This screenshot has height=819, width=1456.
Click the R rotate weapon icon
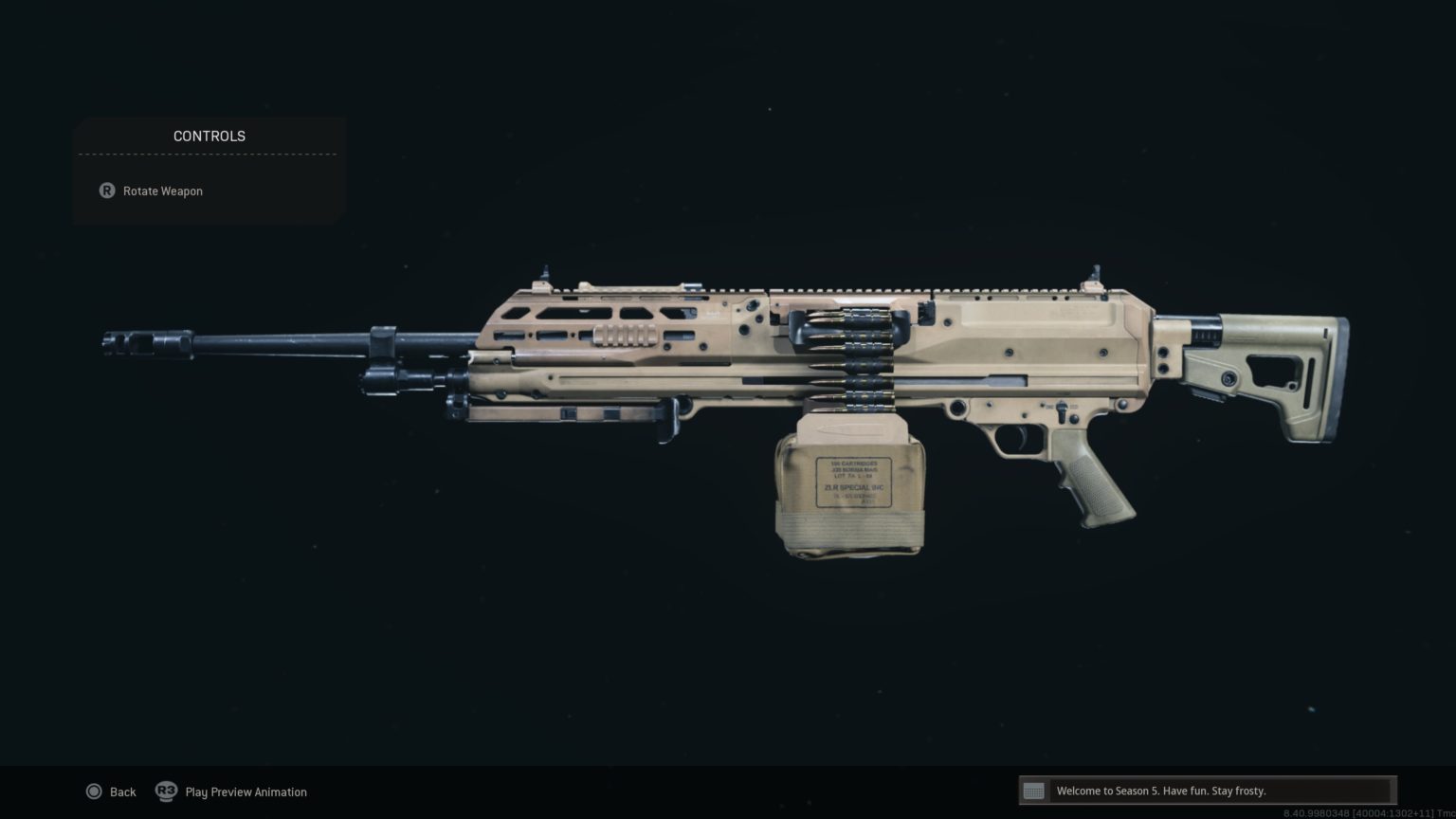[107, 191]
